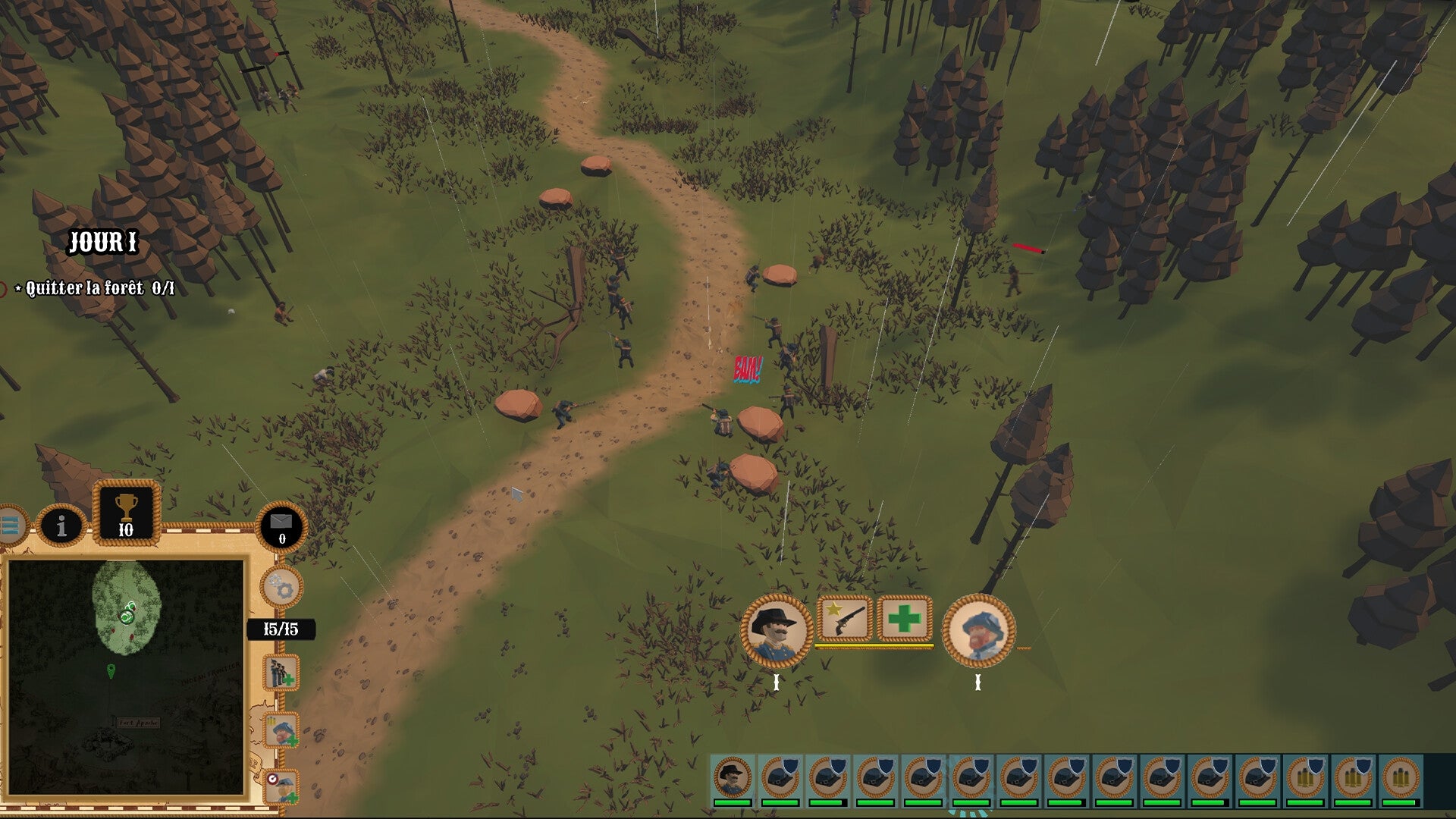Open the mail envelope showing 0 messages

(281, 528)
